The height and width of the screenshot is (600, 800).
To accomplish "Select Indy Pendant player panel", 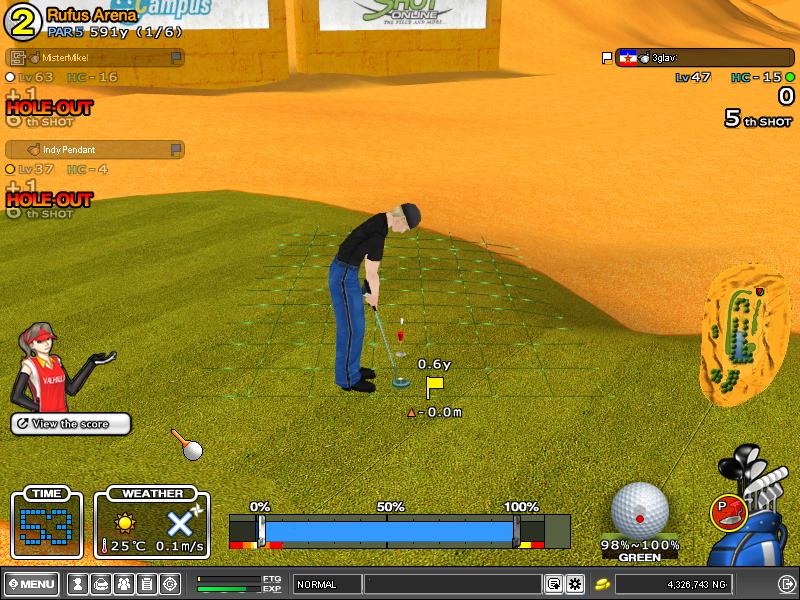I will pos(95,149).
